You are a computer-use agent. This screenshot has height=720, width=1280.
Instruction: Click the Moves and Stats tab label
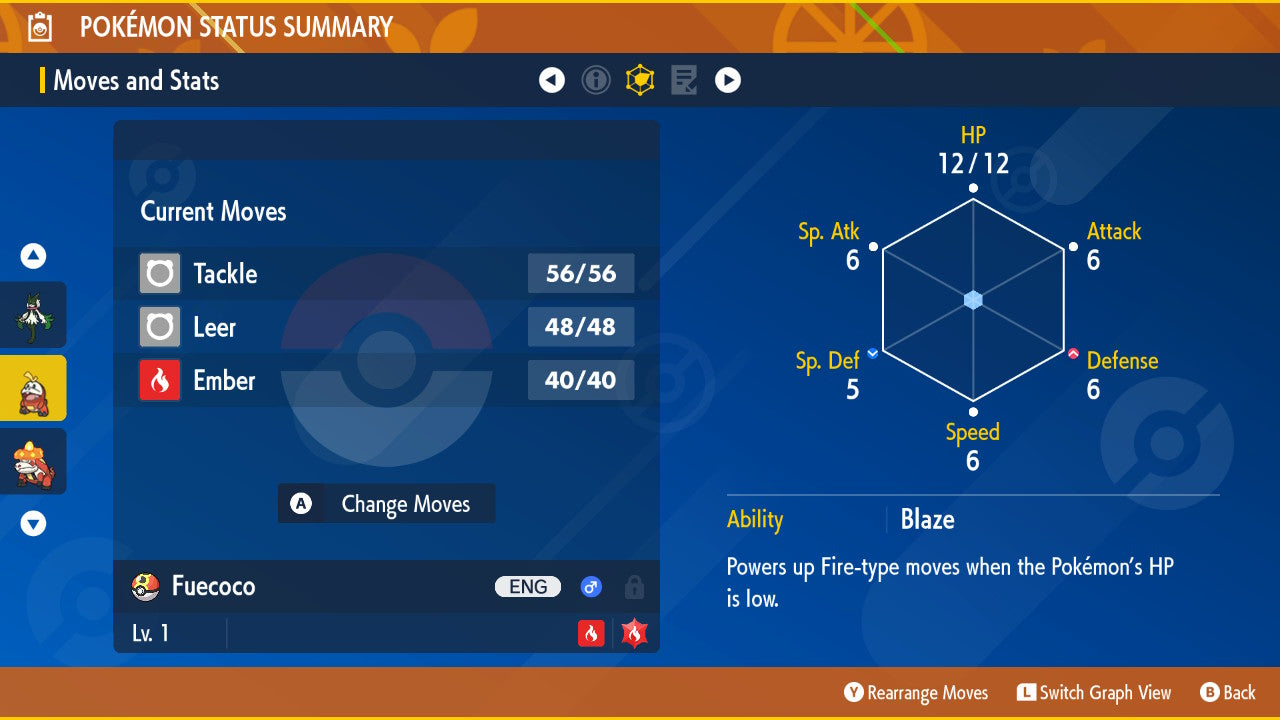click(136, 80)
